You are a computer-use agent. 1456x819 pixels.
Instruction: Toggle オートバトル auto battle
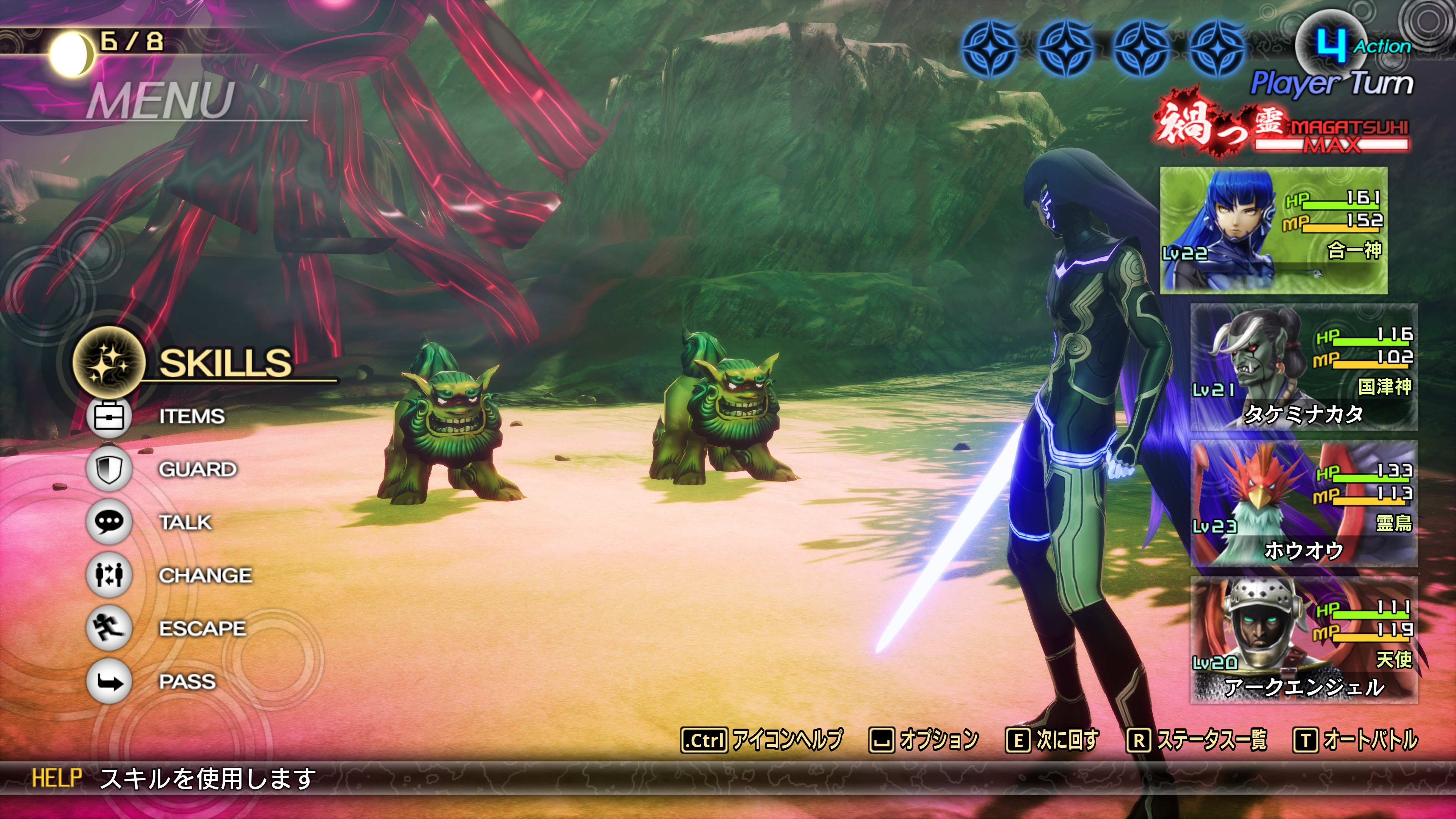pyautogui.click(x=1356, y=740)
